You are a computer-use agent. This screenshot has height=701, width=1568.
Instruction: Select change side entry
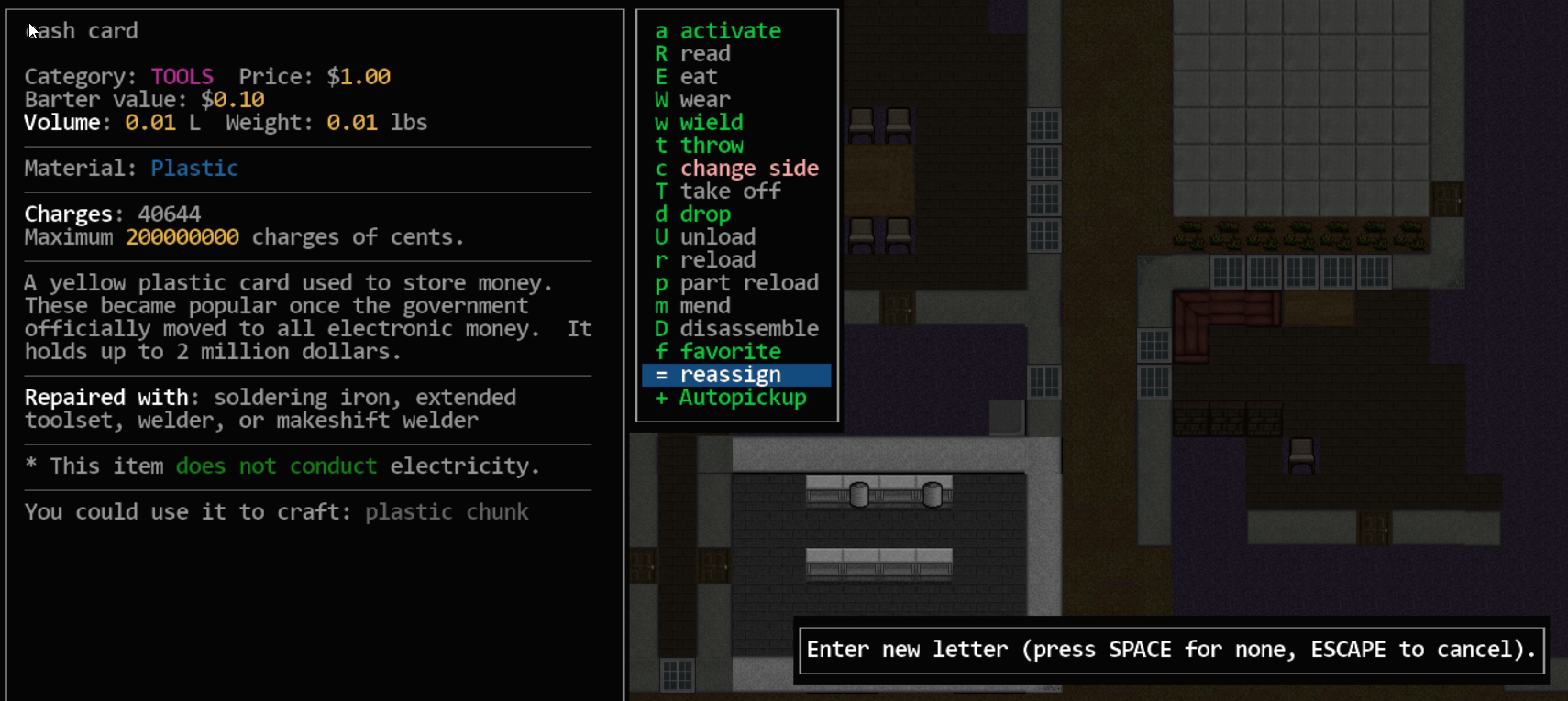(x=748, y=169)
